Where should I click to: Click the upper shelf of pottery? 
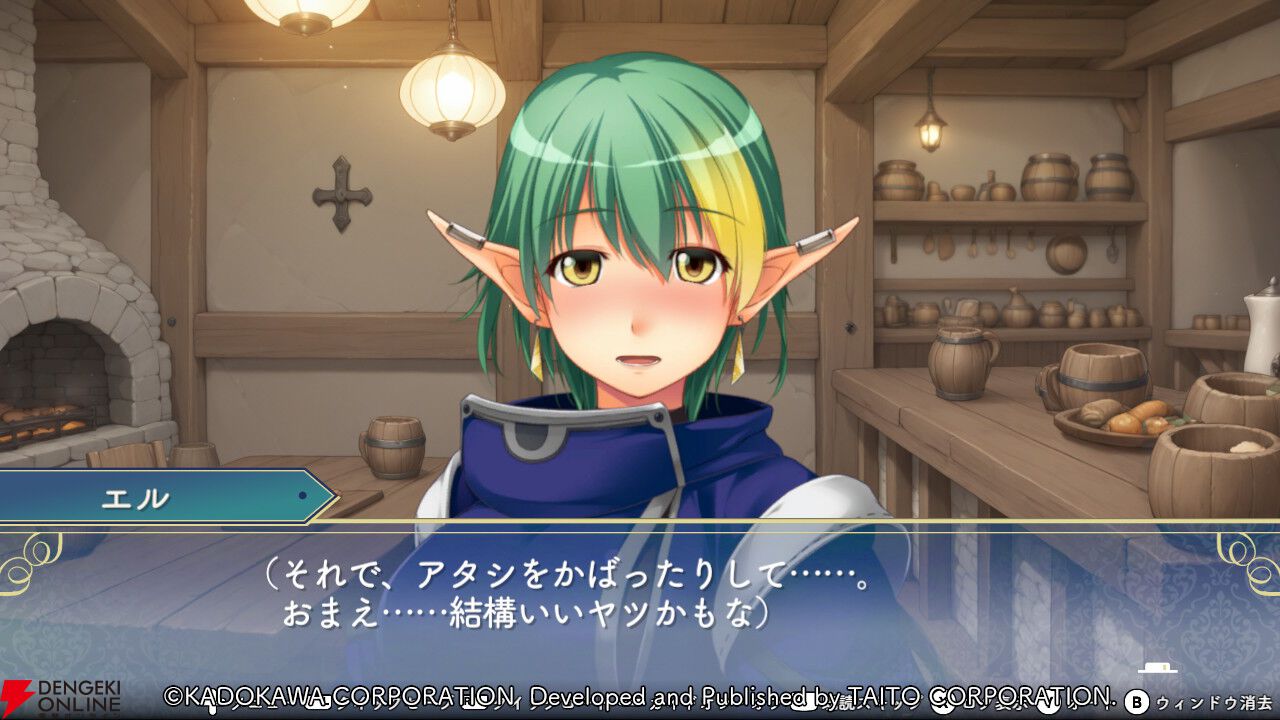1000,185
